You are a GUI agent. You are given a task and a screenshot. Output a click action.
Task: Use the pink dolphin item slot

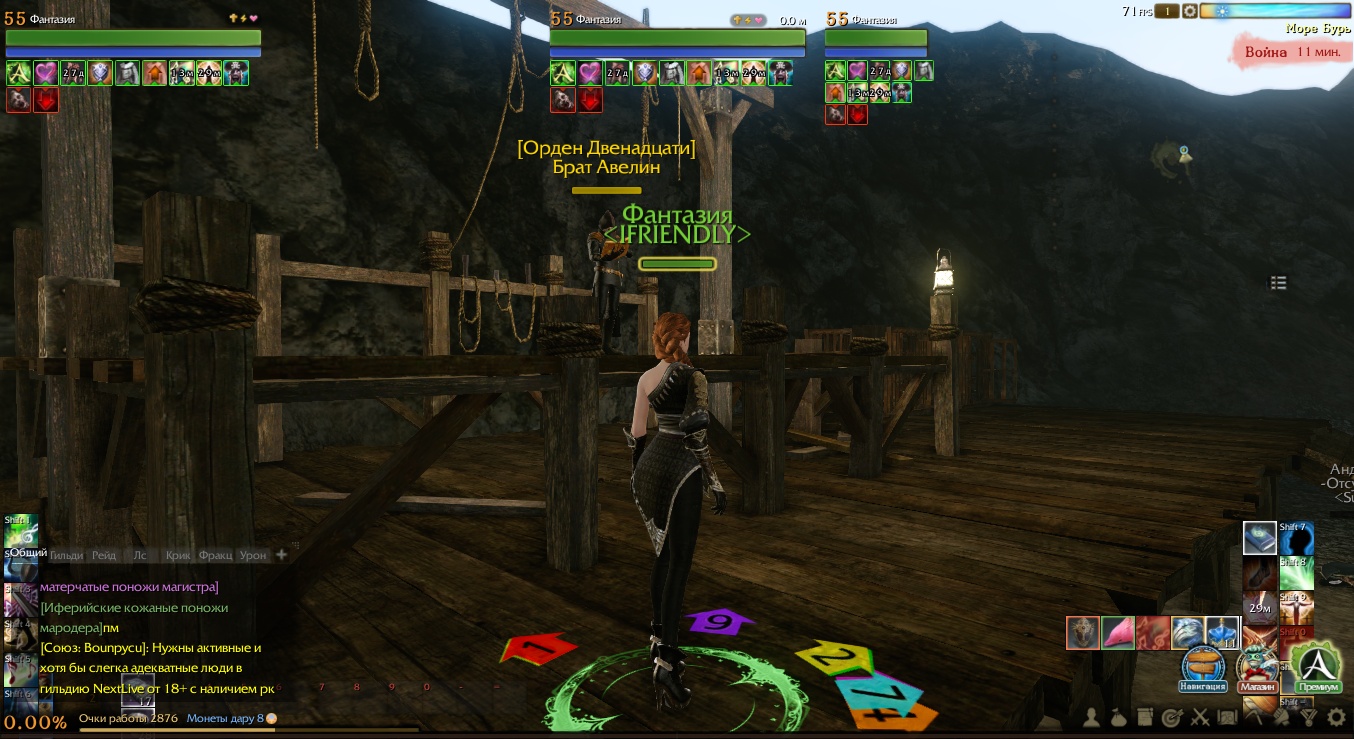(x=1118, y=633)
